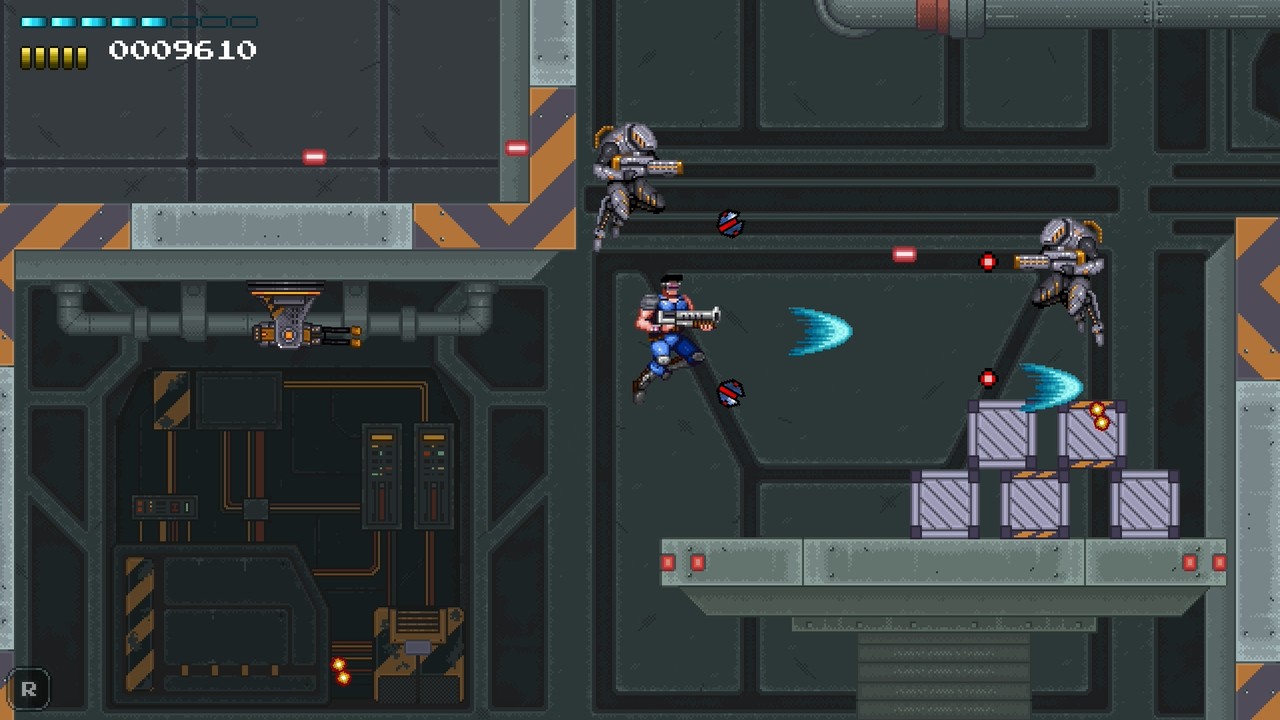
Task: Click the leftmost yellow ammo pip
Action: 26,55
